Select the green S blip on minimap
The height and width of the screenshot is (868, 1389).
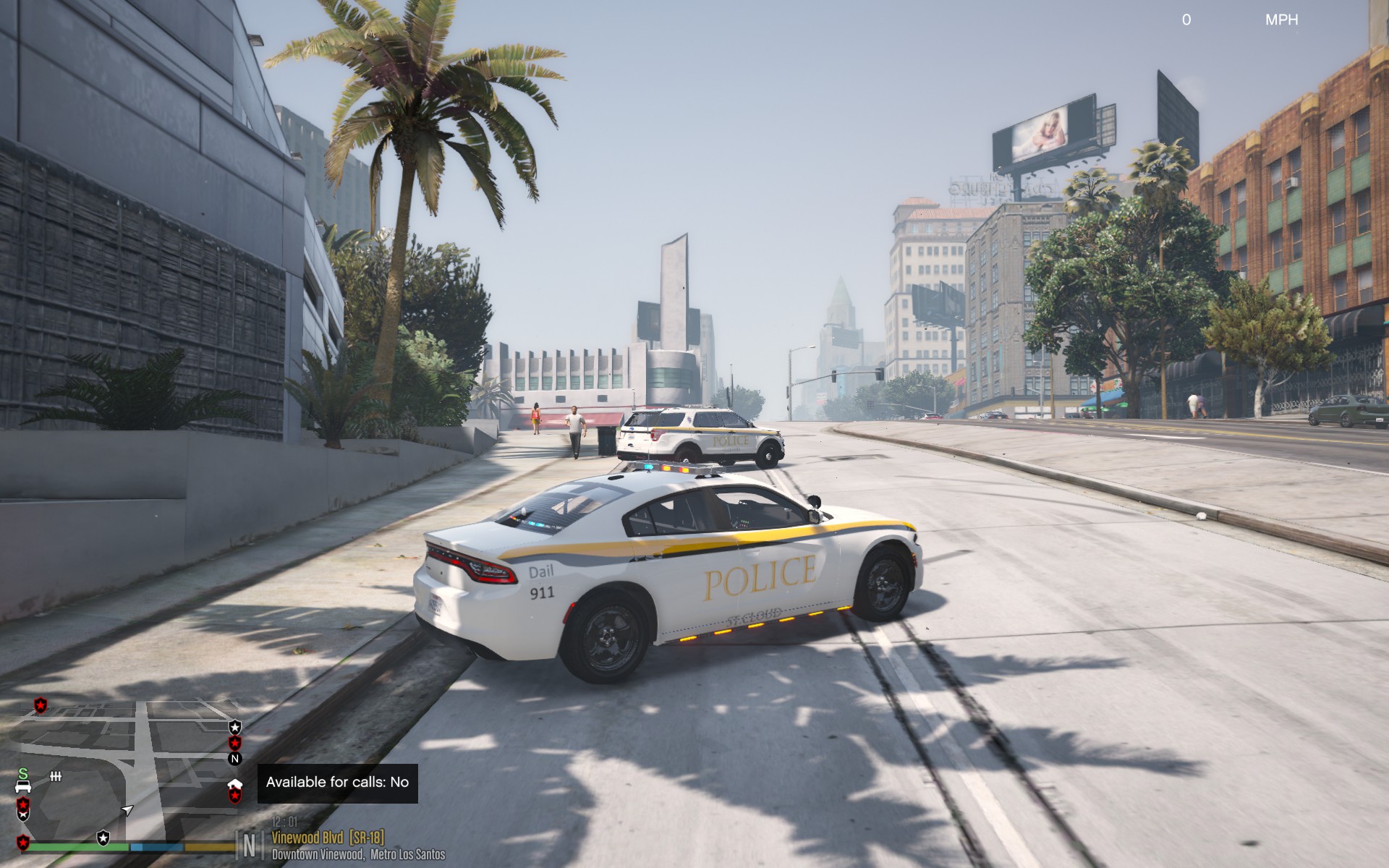[x=23, y=773]
